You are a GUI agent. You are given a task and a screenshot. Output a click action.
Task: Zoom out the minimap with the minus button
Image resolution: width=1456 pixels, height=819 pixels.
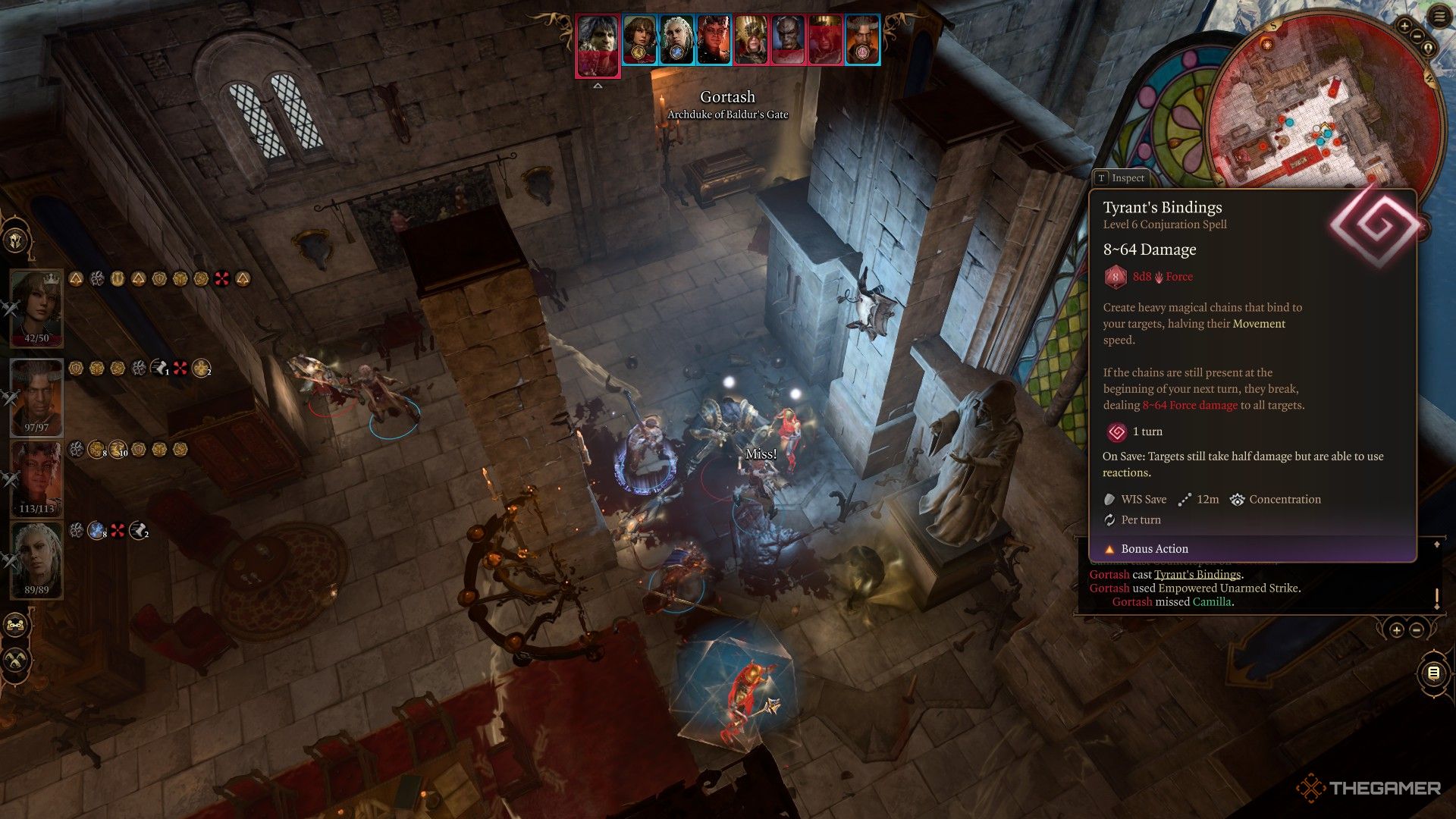[x=1417, y=36]
